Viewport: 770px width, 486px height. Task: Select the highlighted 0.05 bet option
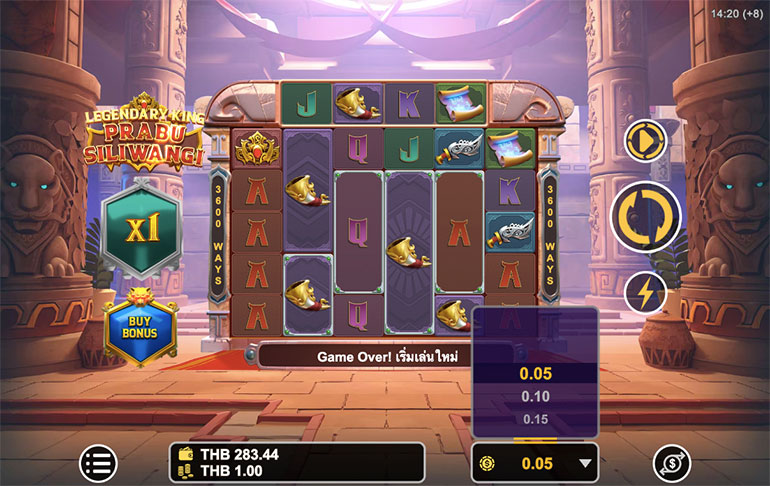click(x=535, y=373)
